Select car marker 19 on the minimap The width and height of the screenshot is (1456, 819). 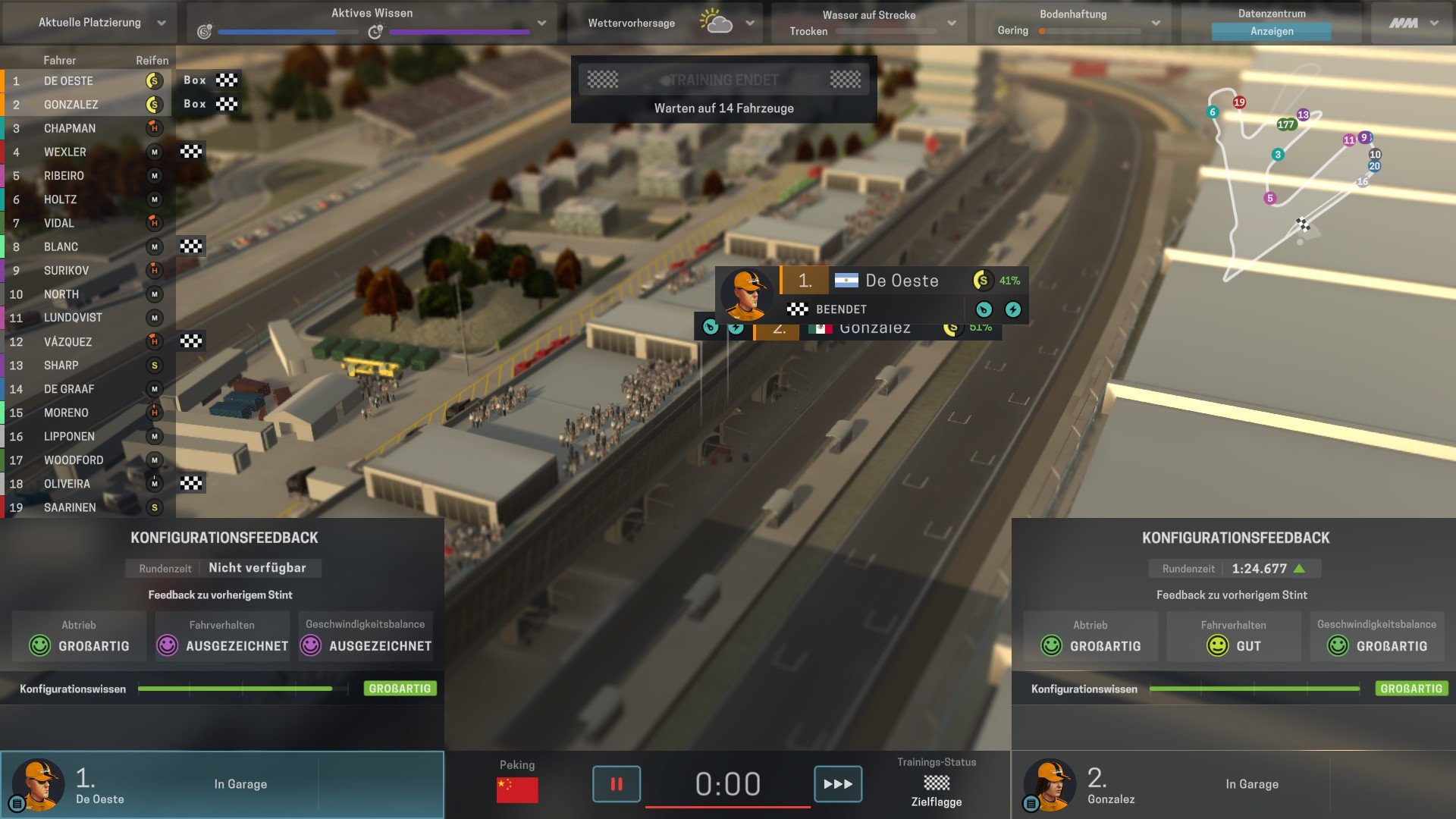coord(1239,102)
